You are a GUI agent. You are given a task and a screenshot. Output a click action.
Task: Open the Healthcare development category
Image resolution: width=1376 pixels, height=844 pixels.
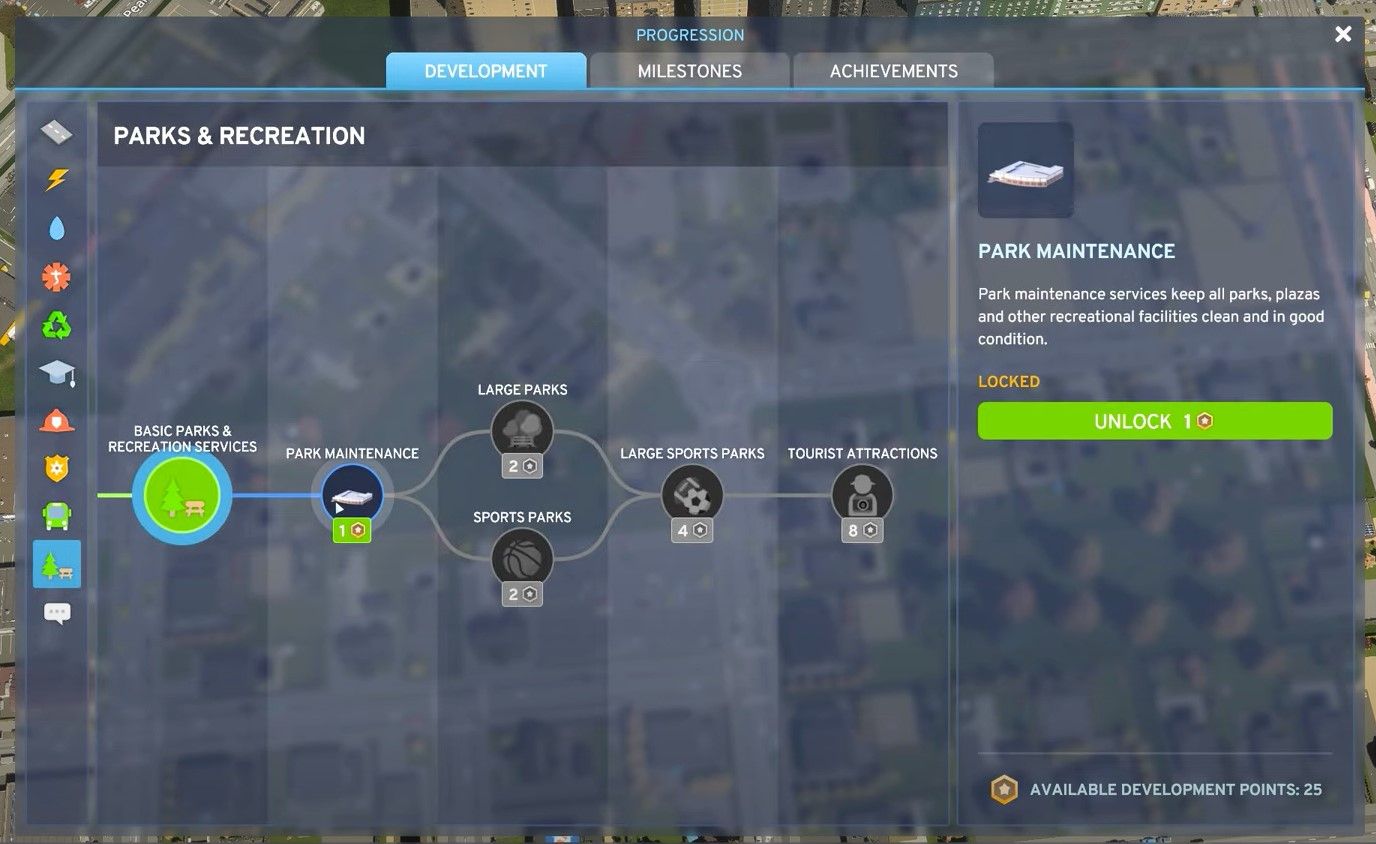pyautogui.click(x=57, y=277)
